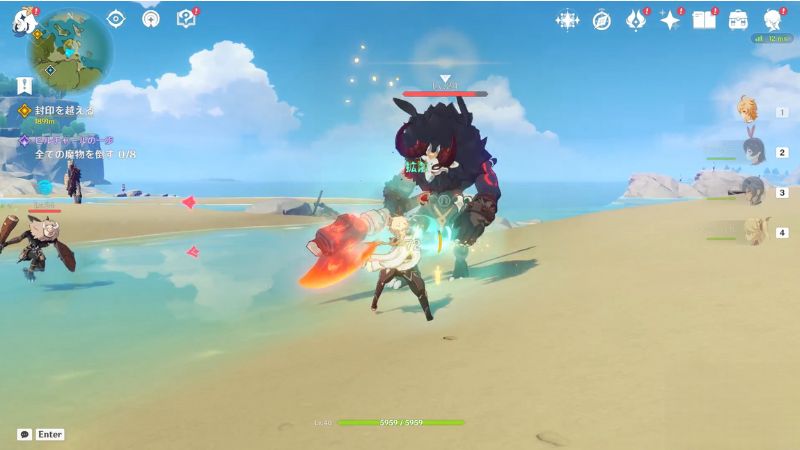Open the chat box speech bubble
800x450 pixels.
[x=24, y=434]
